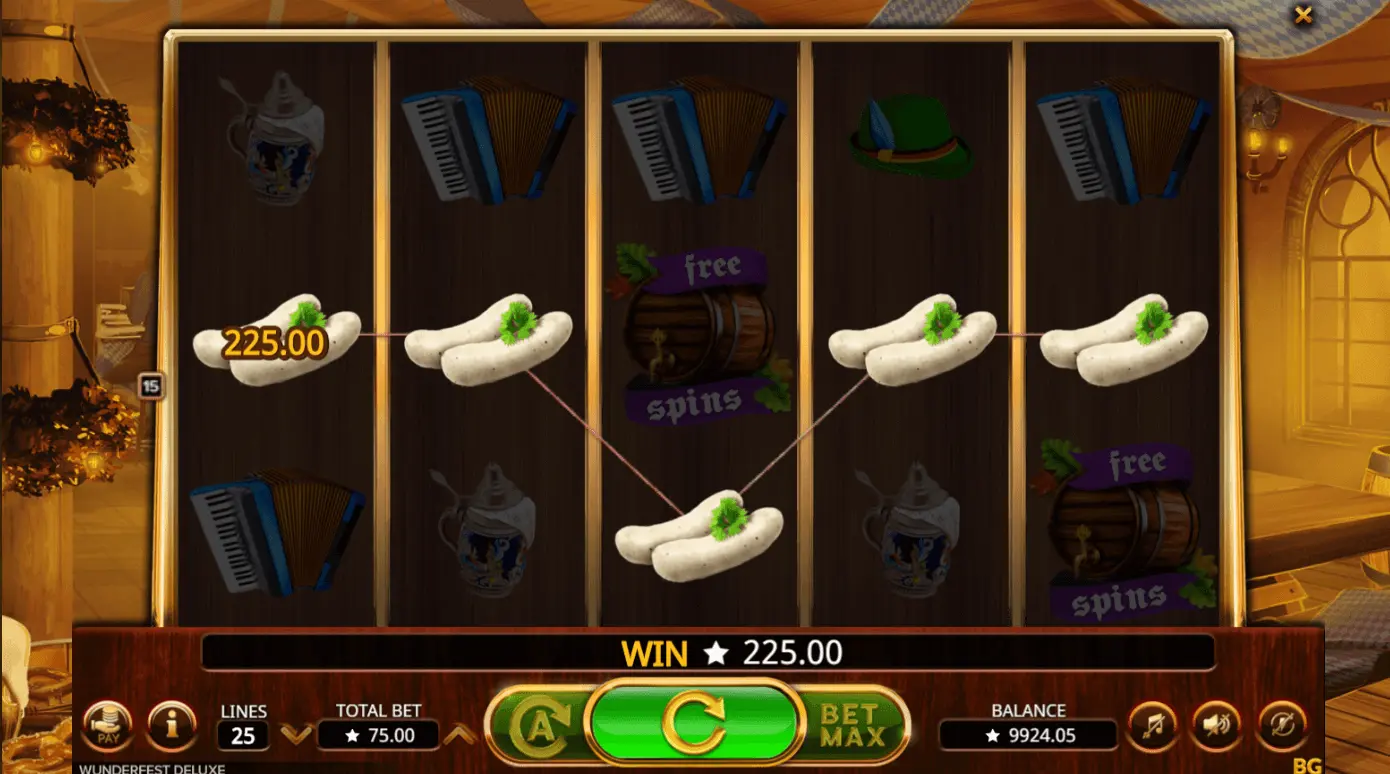The height and width of the screenshot is (774, 1390).
Task: Show game info with the i button
Action: click(x=171, y=725)
